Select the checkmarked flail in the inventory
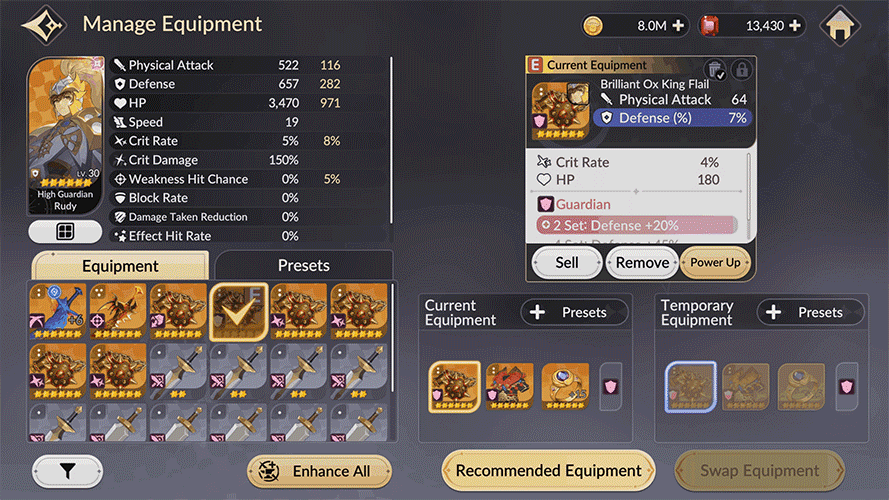 pos(238,312)
